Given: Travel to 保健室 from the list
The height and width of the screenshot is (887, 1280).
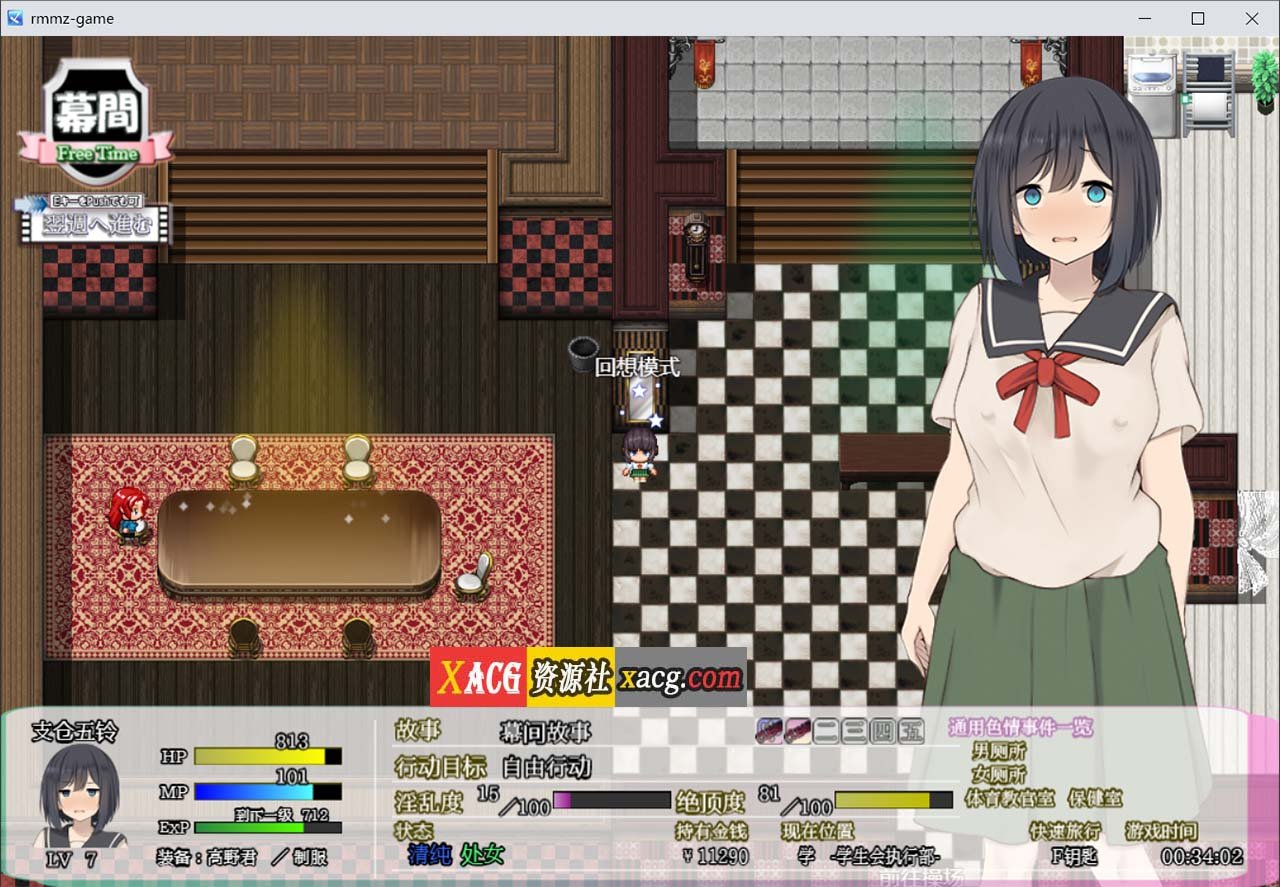Looking at the screenshot, I should [1095, 798].
